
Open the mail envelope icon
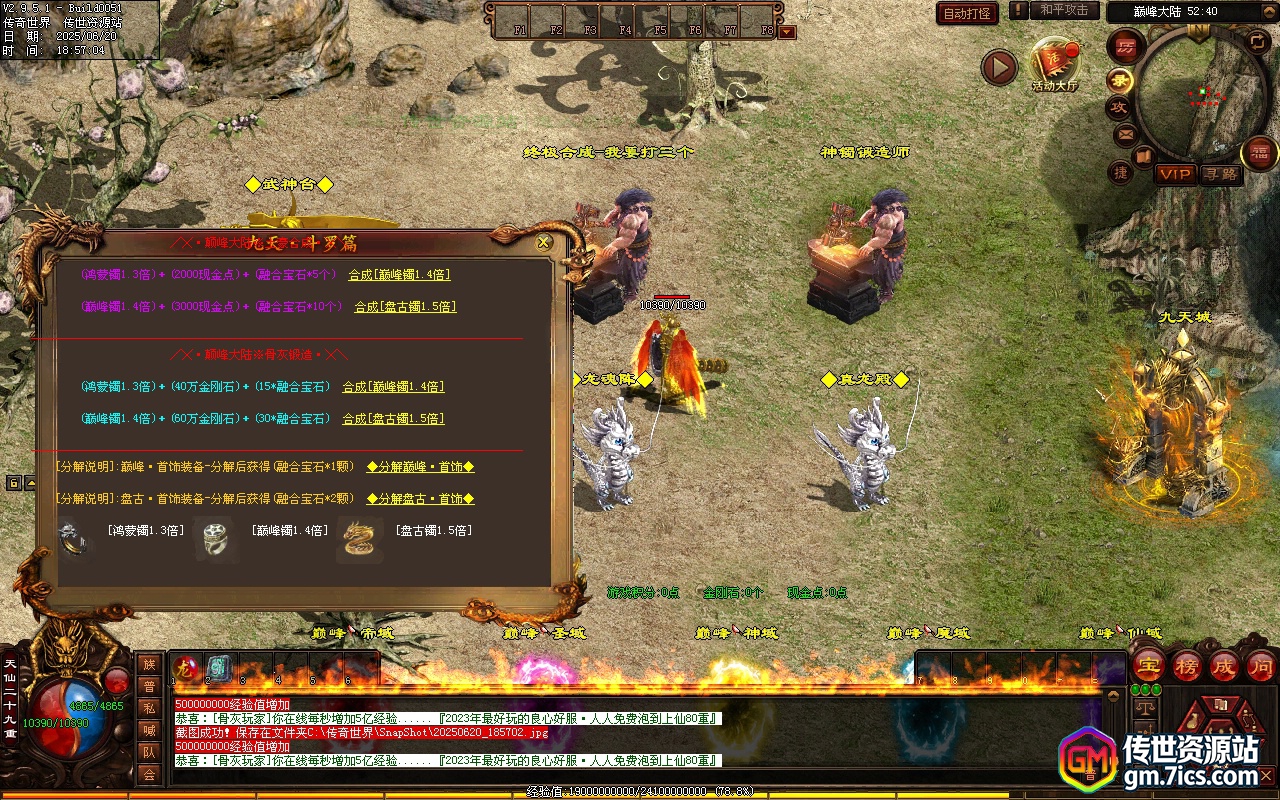(1126, 134)
